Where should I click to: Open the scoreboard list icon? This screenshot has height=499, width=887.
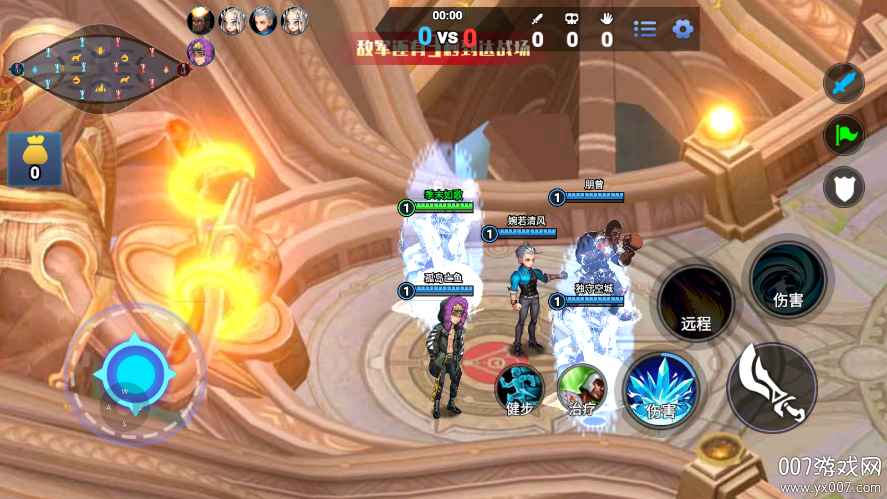click(645, 29)
